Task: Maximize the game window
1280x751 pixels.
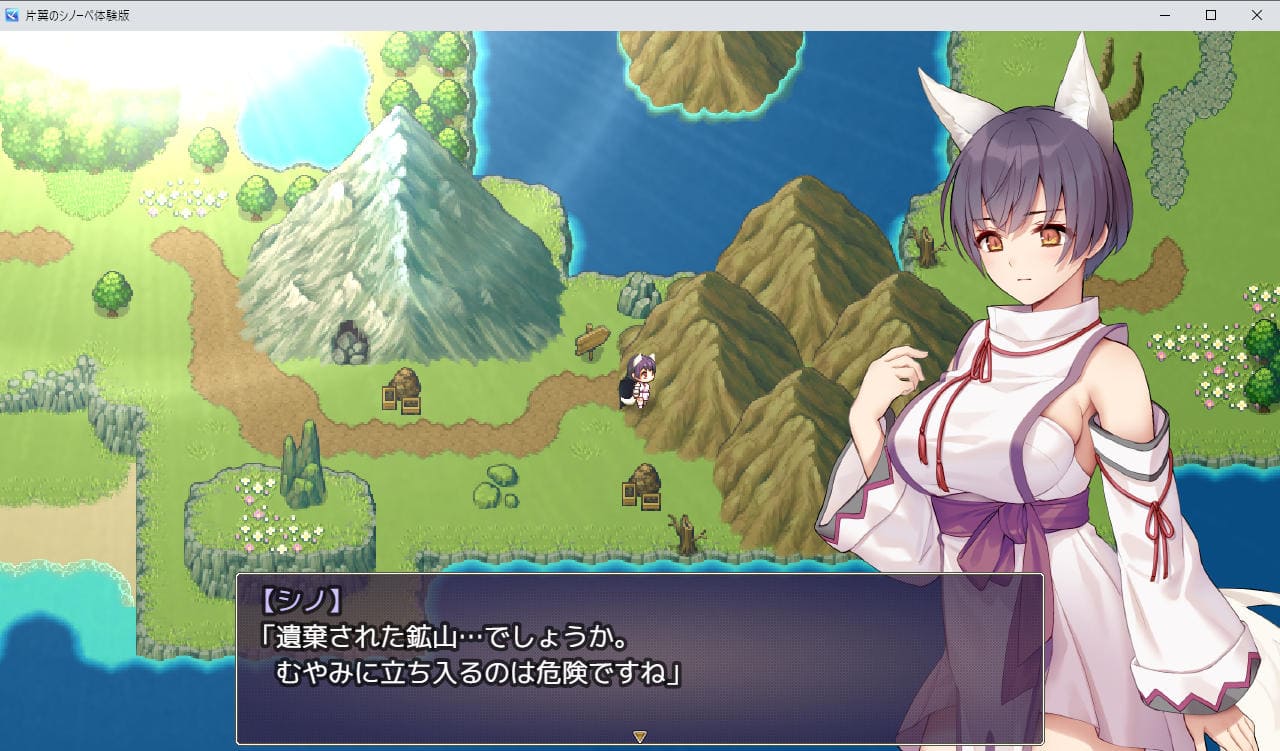Action: pos(1211,15)
